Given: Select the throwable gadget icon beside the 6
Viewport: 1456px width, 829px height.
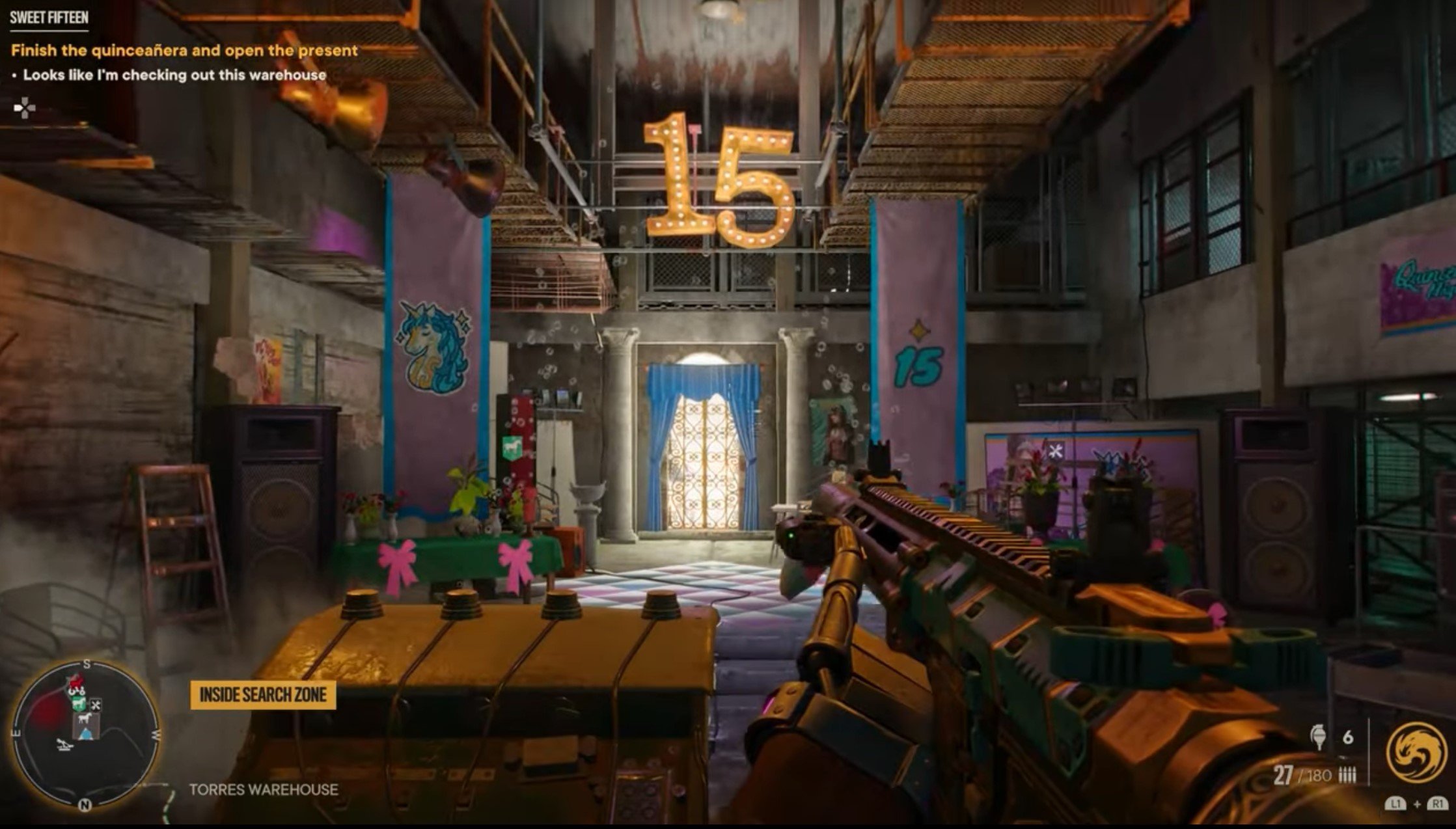Looking at the screenshot, I should [1319, 737].
